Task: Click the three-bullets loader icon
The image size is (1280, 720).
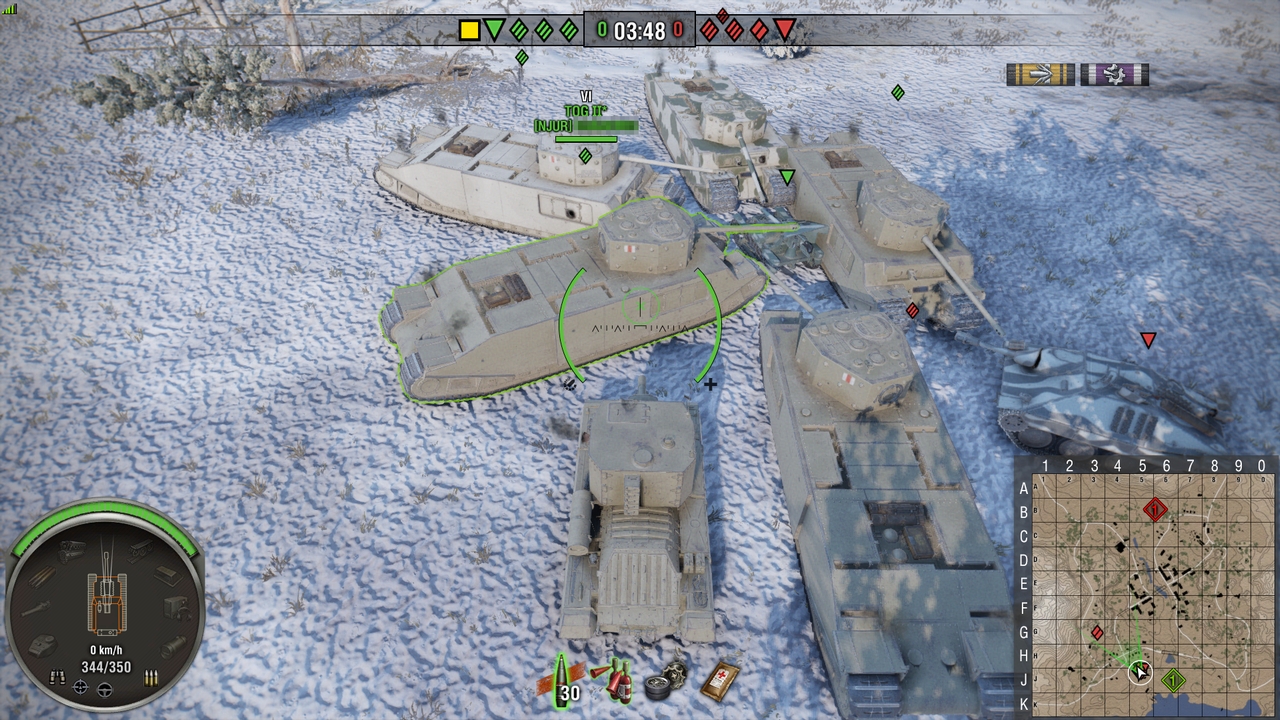Action: click(151, 678)
